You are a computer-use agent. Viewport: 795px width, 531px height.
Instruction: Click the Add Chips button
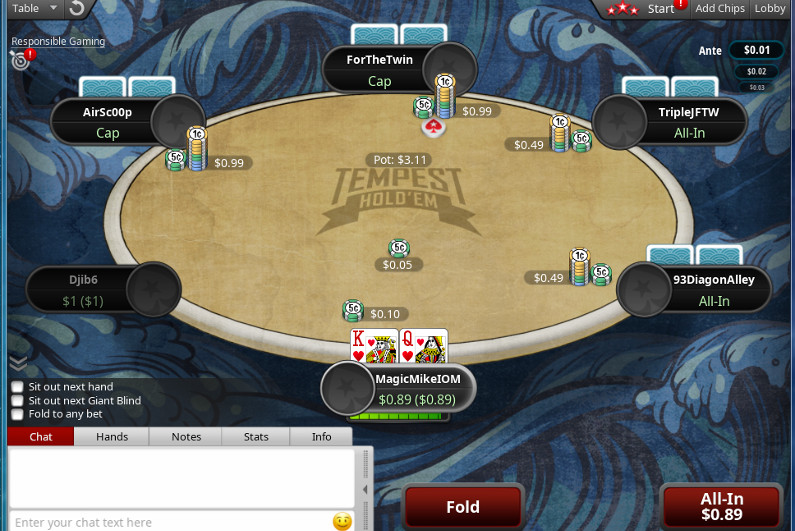720,8
